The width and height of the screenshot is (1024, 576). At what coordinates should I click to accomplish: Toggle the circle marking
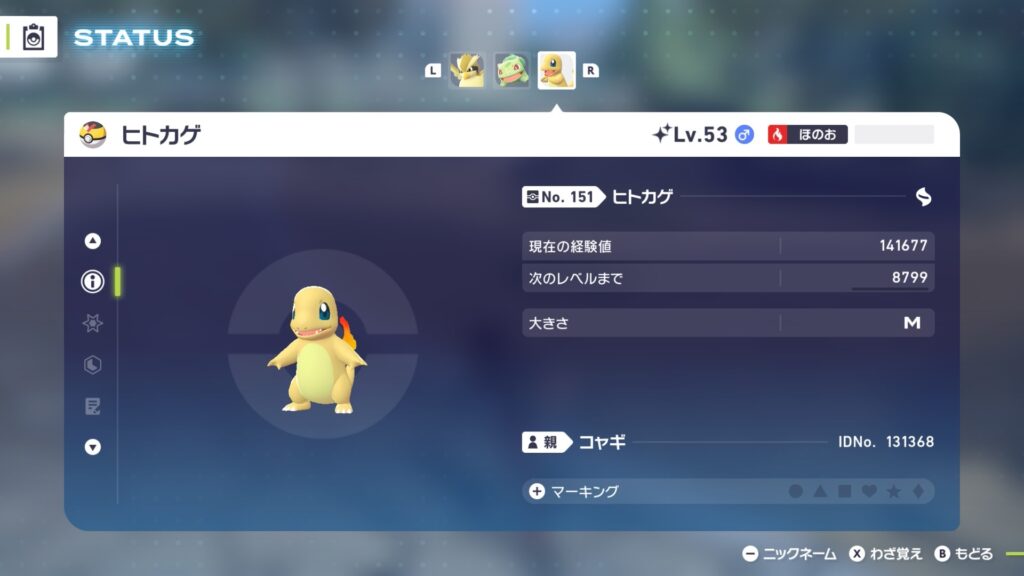click(x=796, y=491)
